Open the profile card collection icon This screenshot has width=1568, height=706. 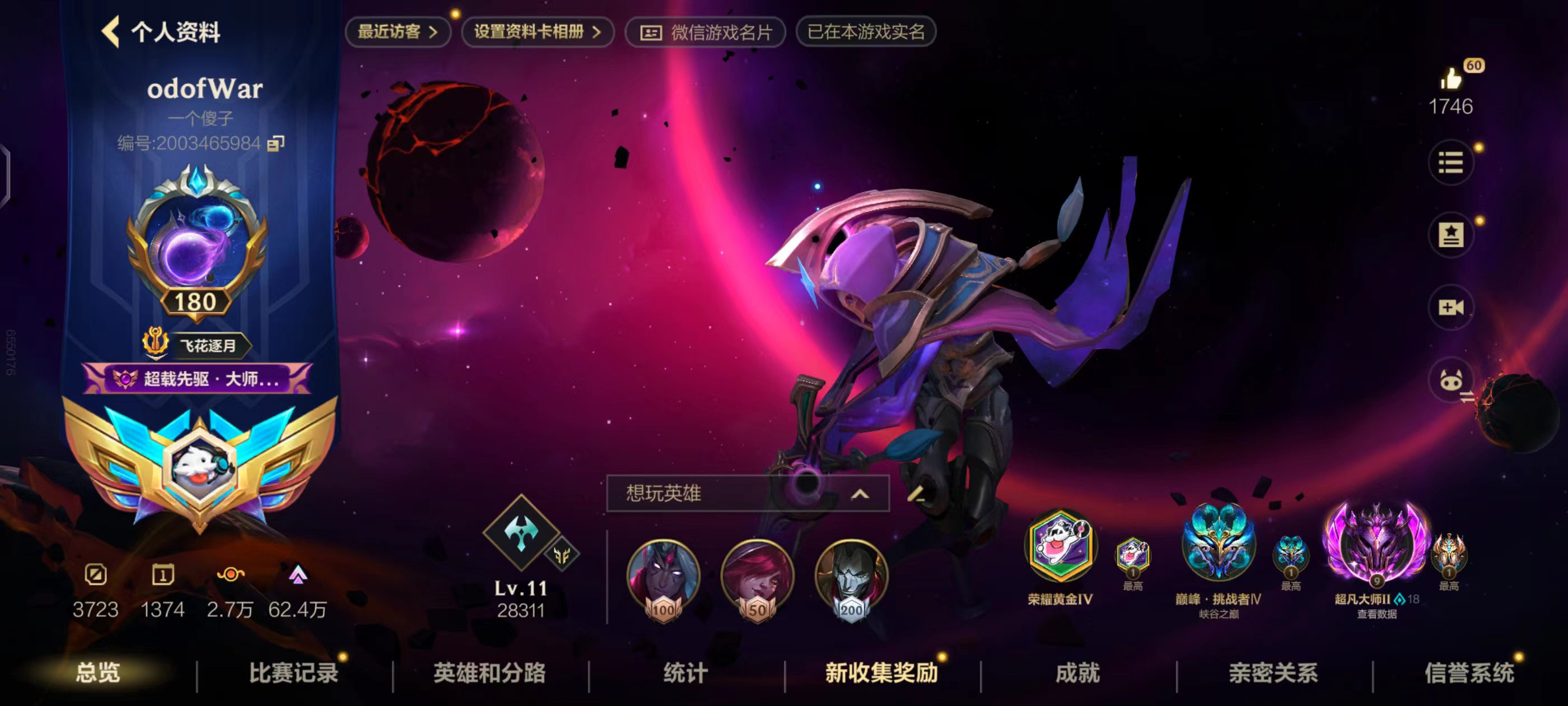point(1452,235)
